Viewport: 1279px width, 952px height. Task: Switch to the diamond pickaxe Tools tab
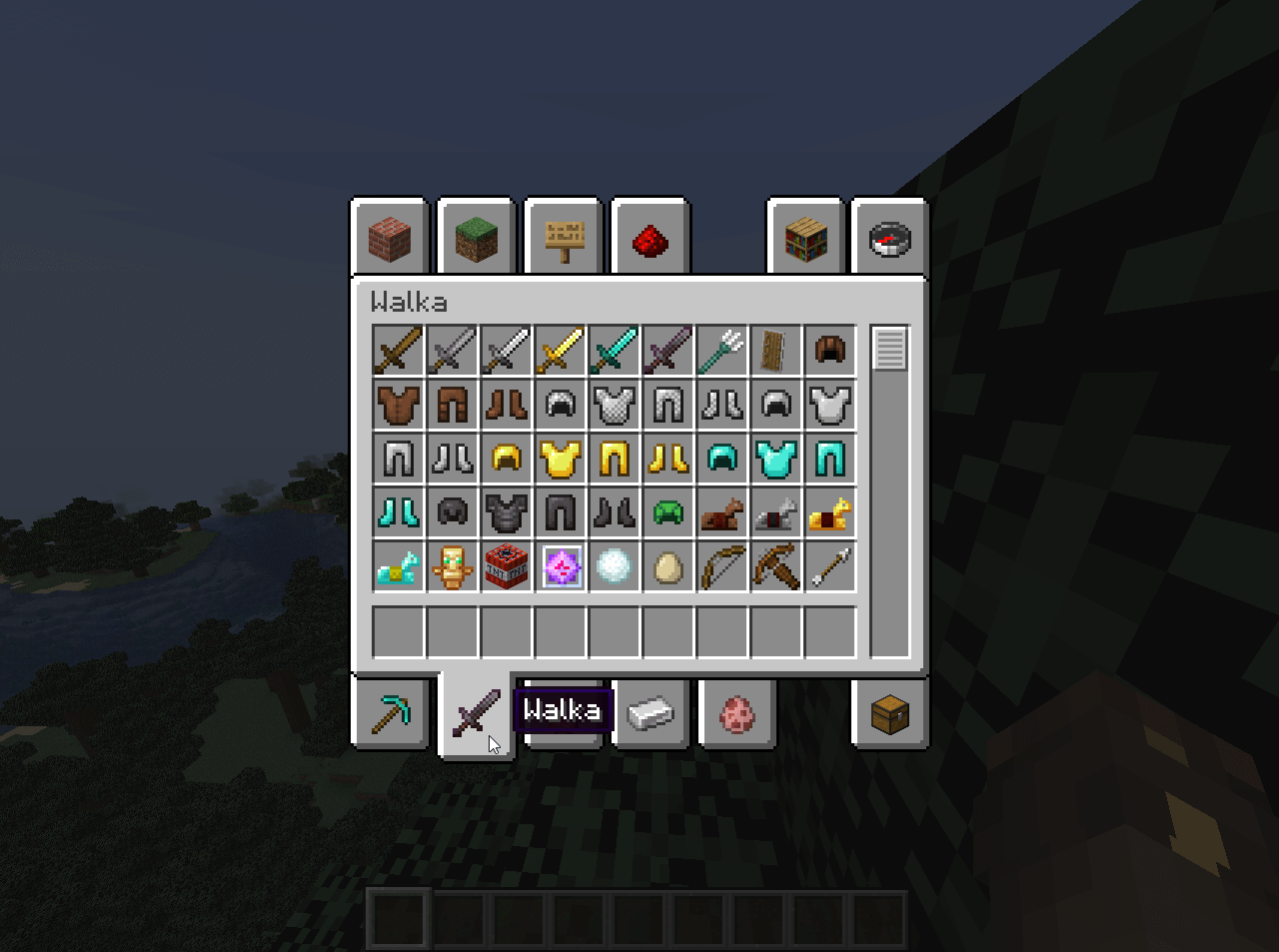pos(390,714)
